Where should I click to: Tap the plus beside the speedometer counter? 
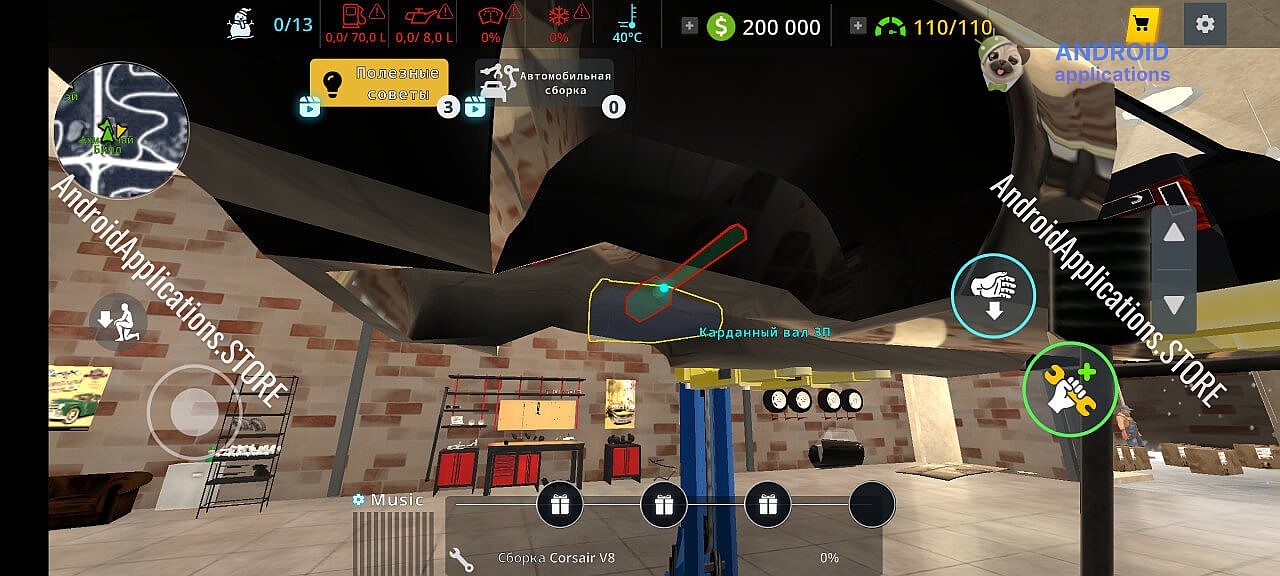pos(857,26)
